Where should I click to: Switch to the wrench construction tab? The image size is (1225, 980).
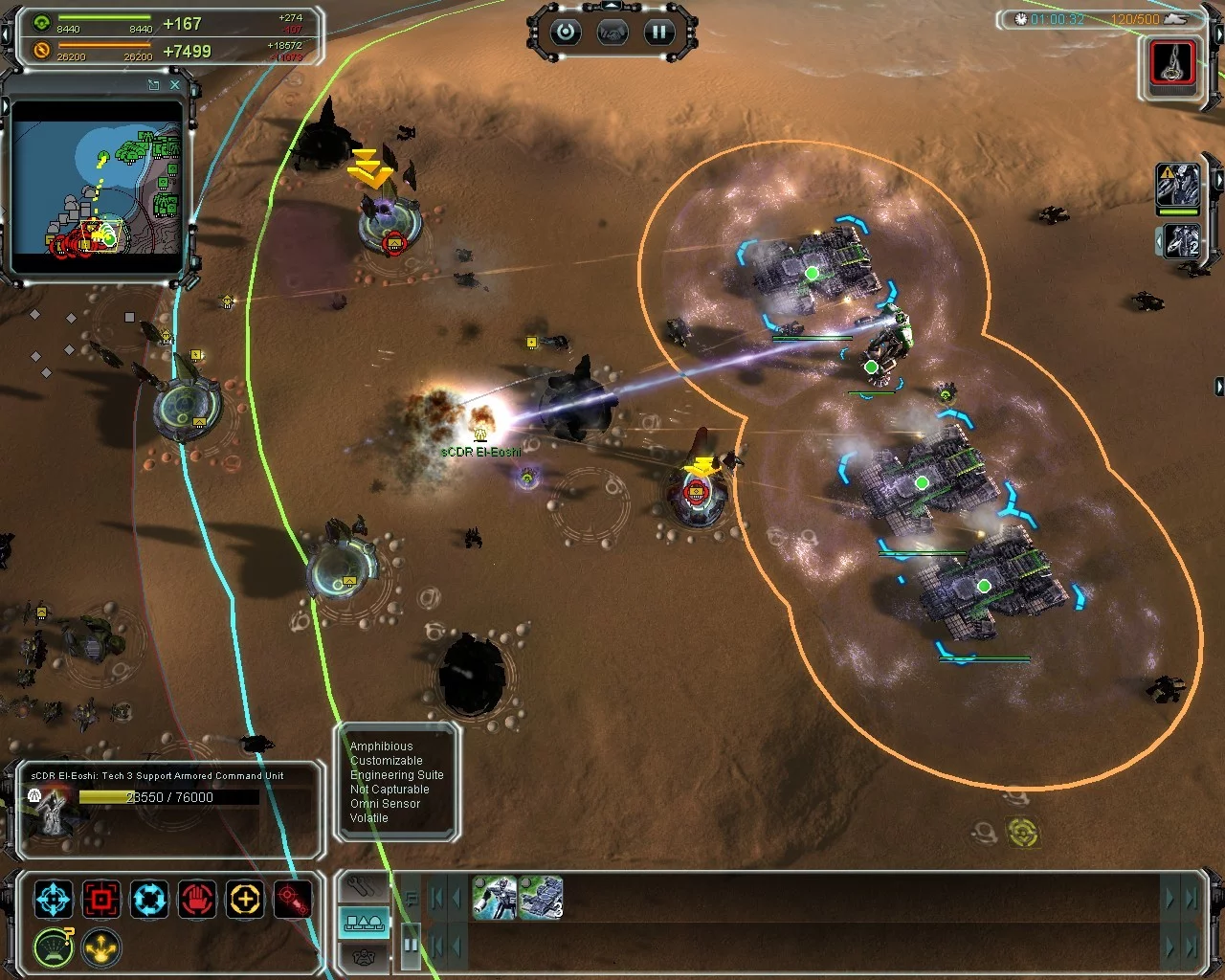coord(365,886)
